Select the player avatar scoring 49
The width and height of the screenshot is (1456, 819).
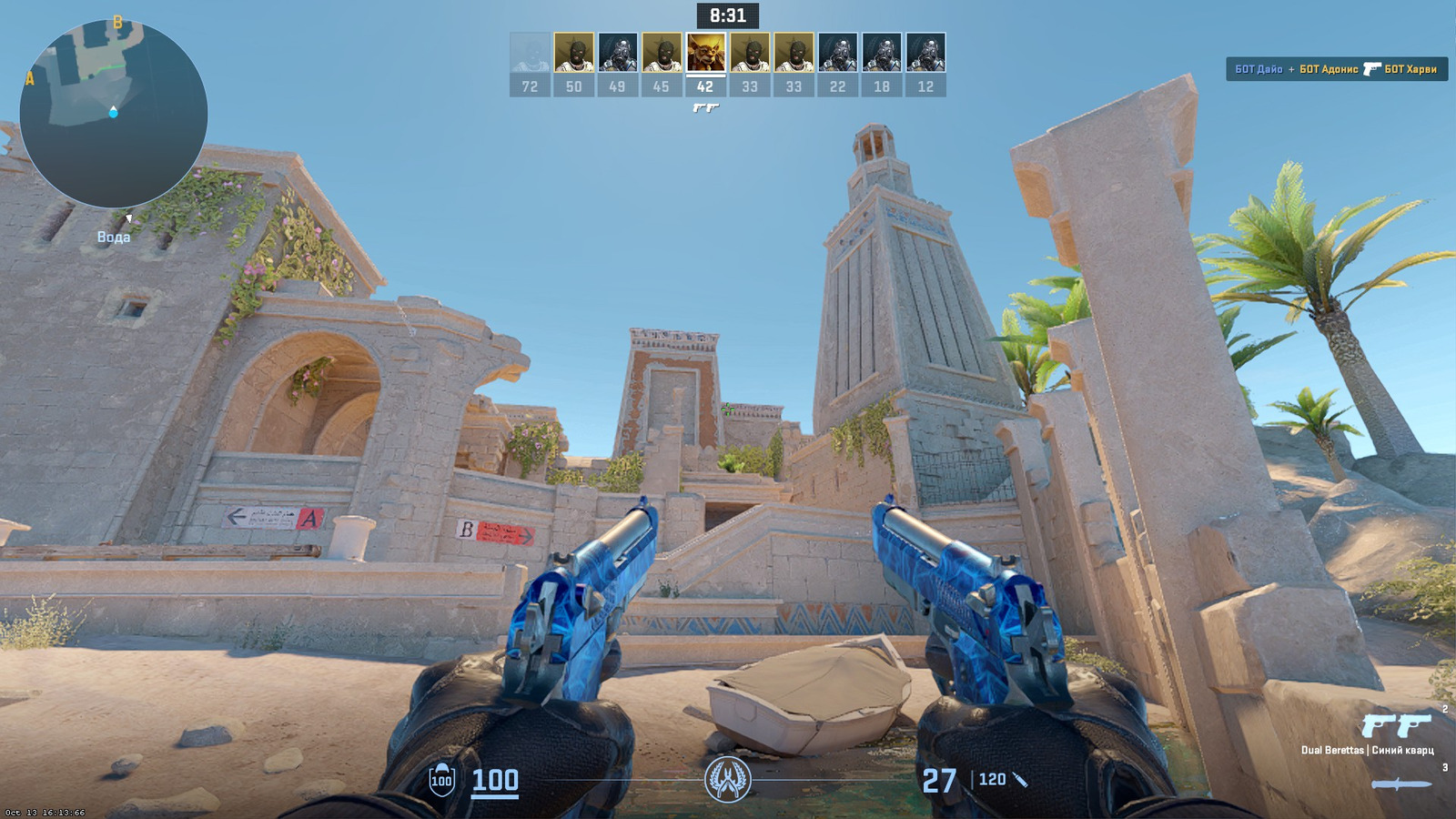618,53
